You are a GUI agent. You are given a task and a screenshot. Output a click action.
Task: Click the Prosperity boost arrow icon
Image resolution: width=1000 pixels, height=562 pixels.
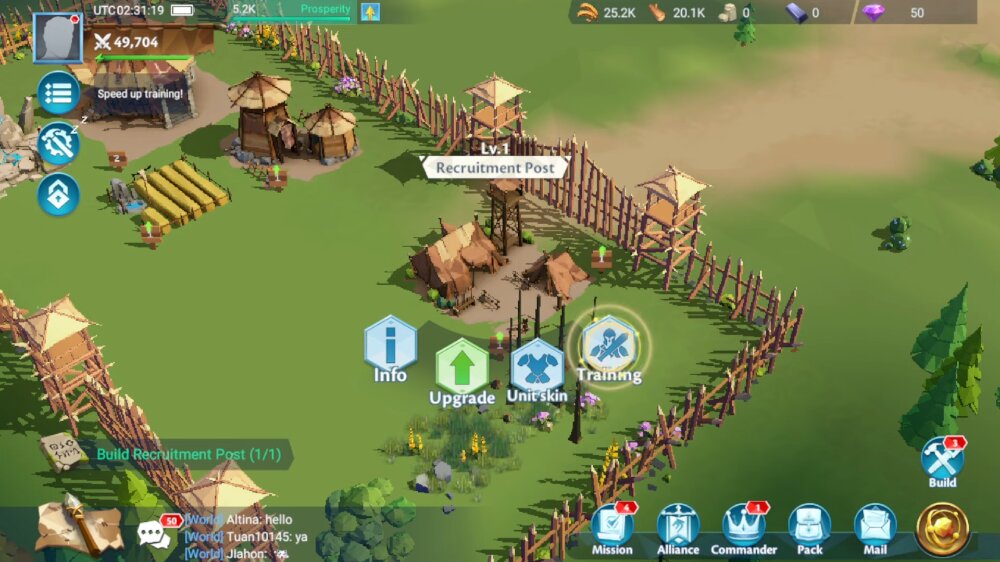(370, 12)
